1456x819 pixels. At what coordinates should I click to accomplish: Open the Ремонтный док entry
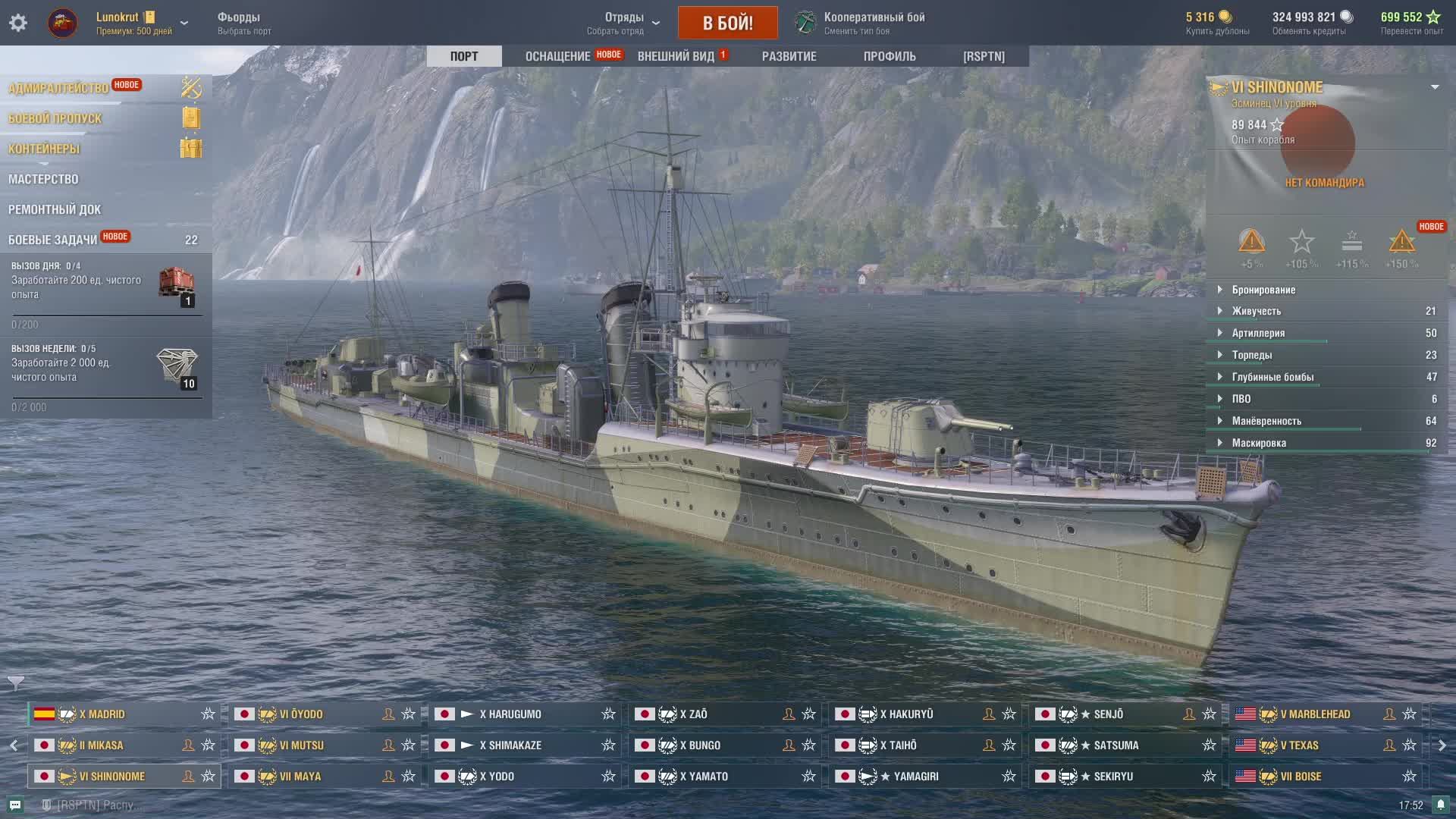tap(55, 209)
